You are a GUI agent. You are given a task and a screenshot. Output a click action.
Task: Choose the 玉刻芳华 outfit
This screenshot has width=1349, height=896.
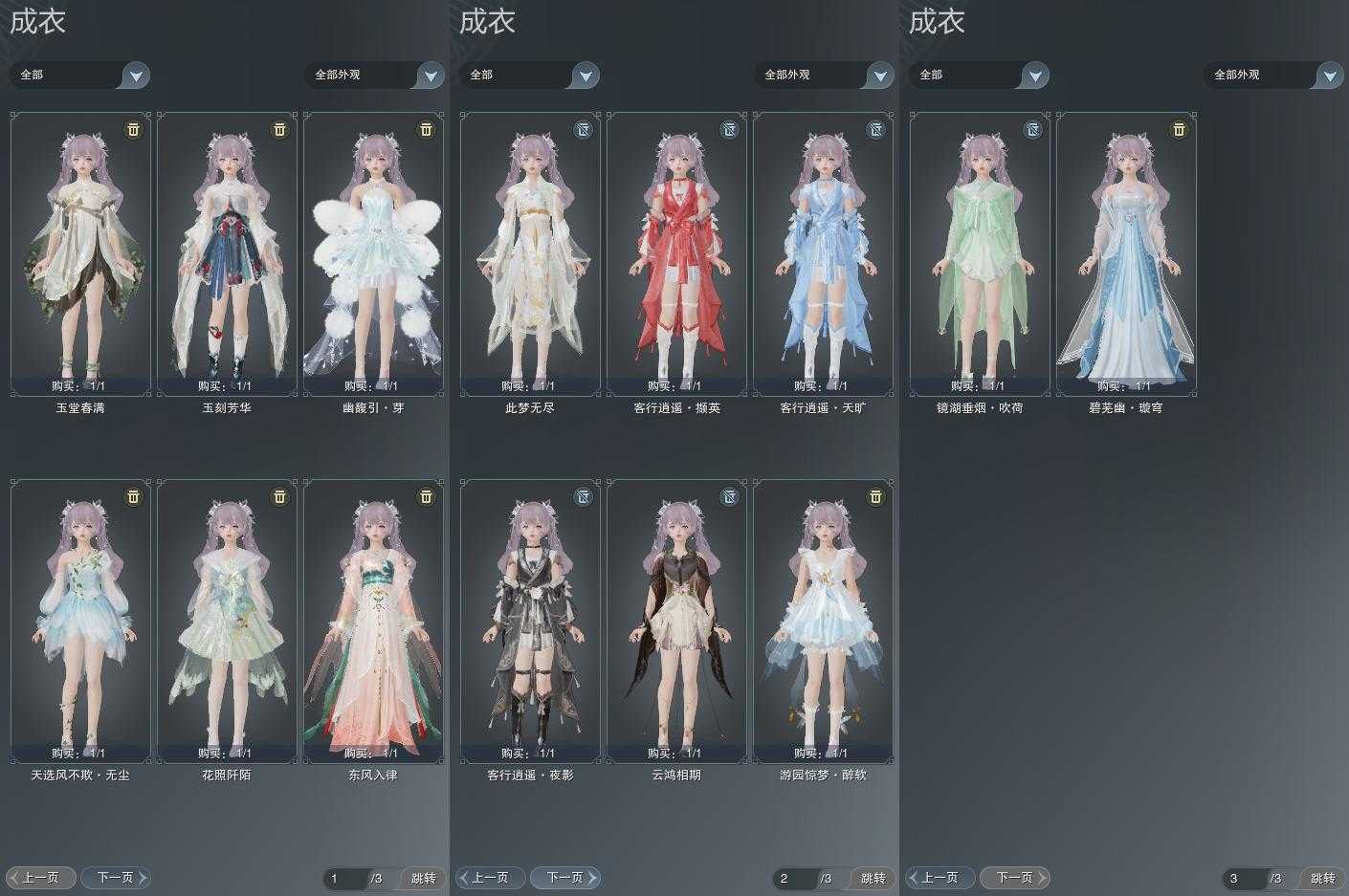click(x=227, y=253)
